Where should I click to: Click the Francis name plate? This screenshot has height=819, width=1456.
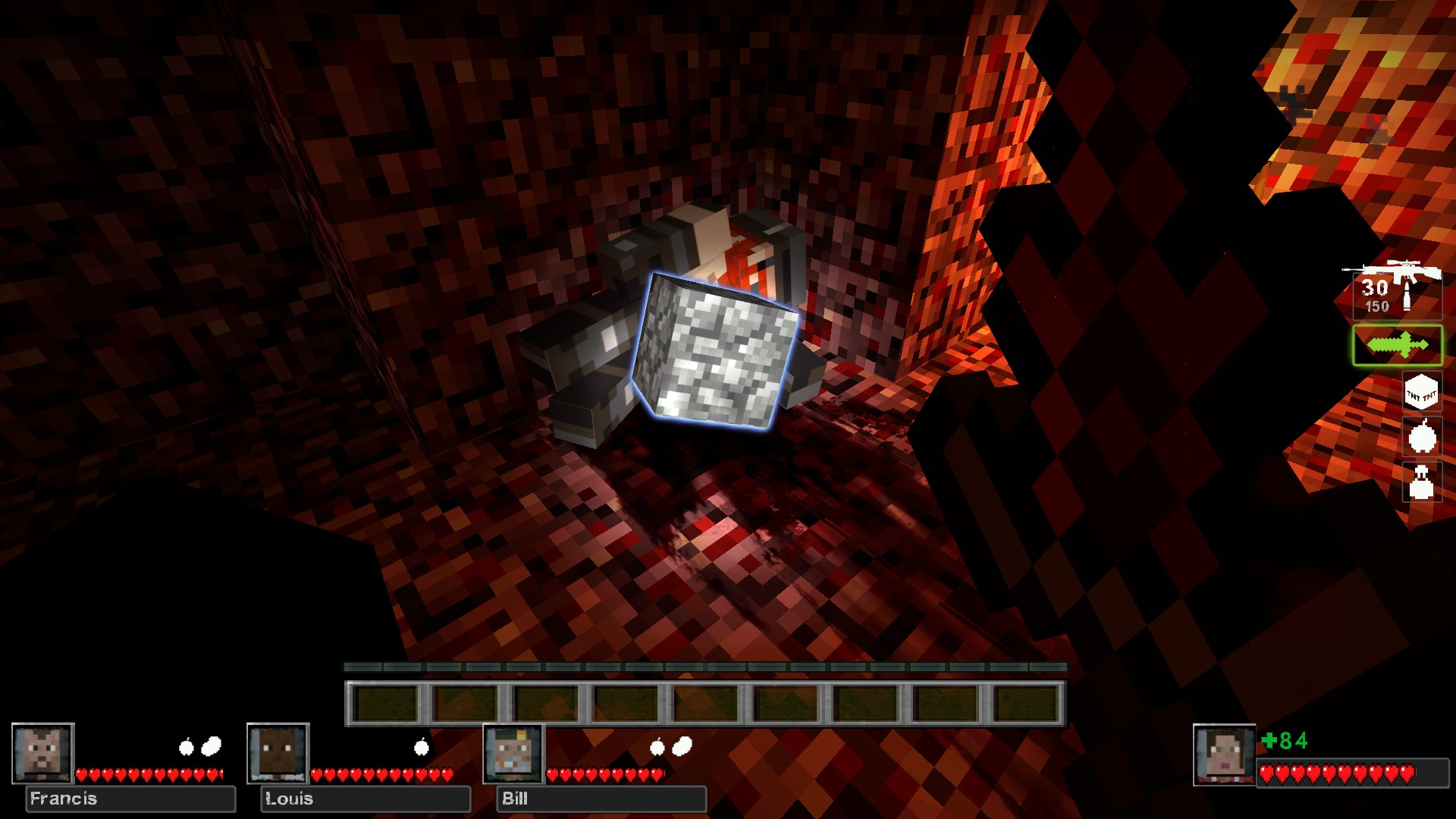pyautogui.click(x=130, y=799)
